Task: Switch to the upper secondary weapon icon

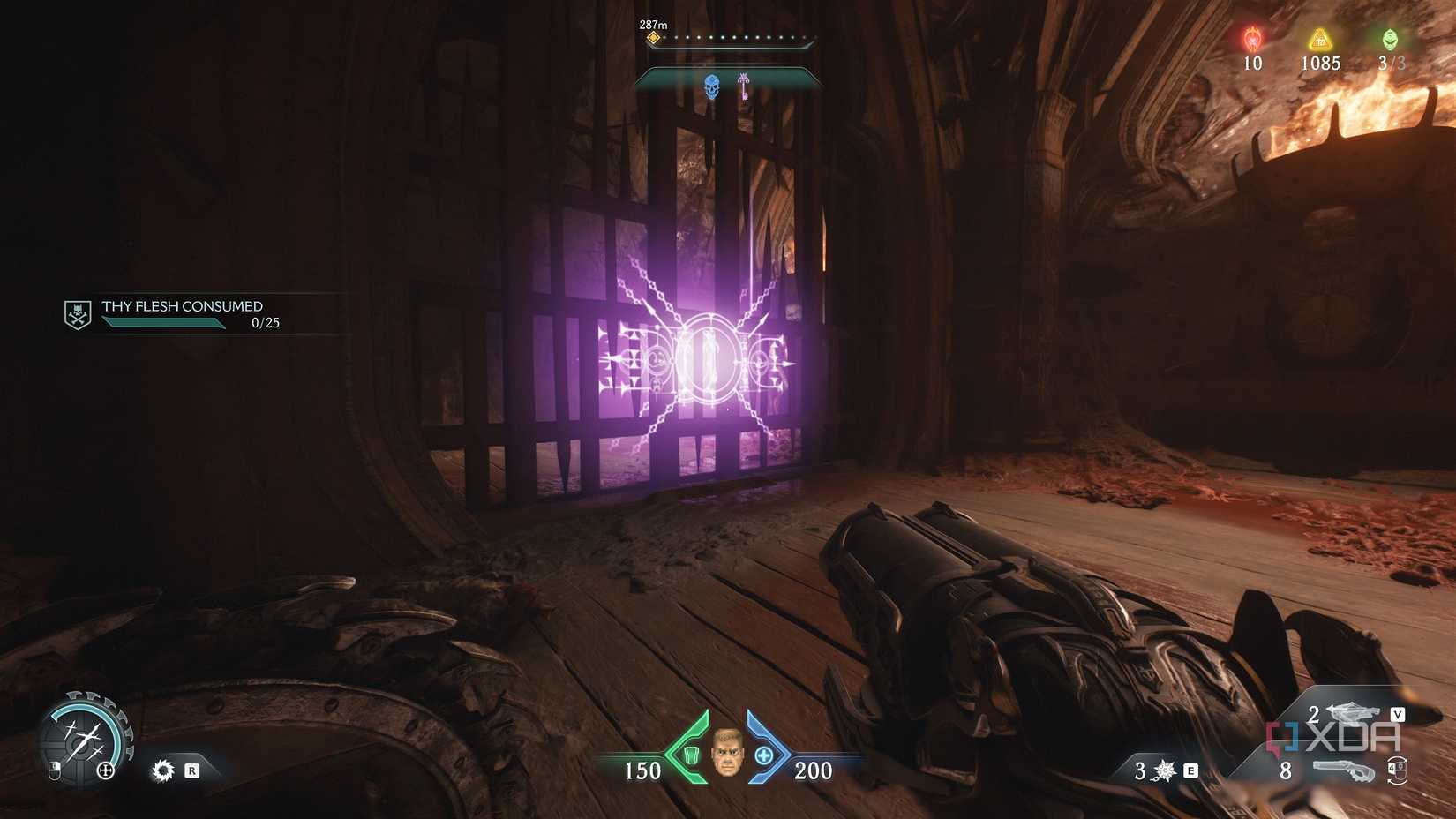Action: [1352, 711]
